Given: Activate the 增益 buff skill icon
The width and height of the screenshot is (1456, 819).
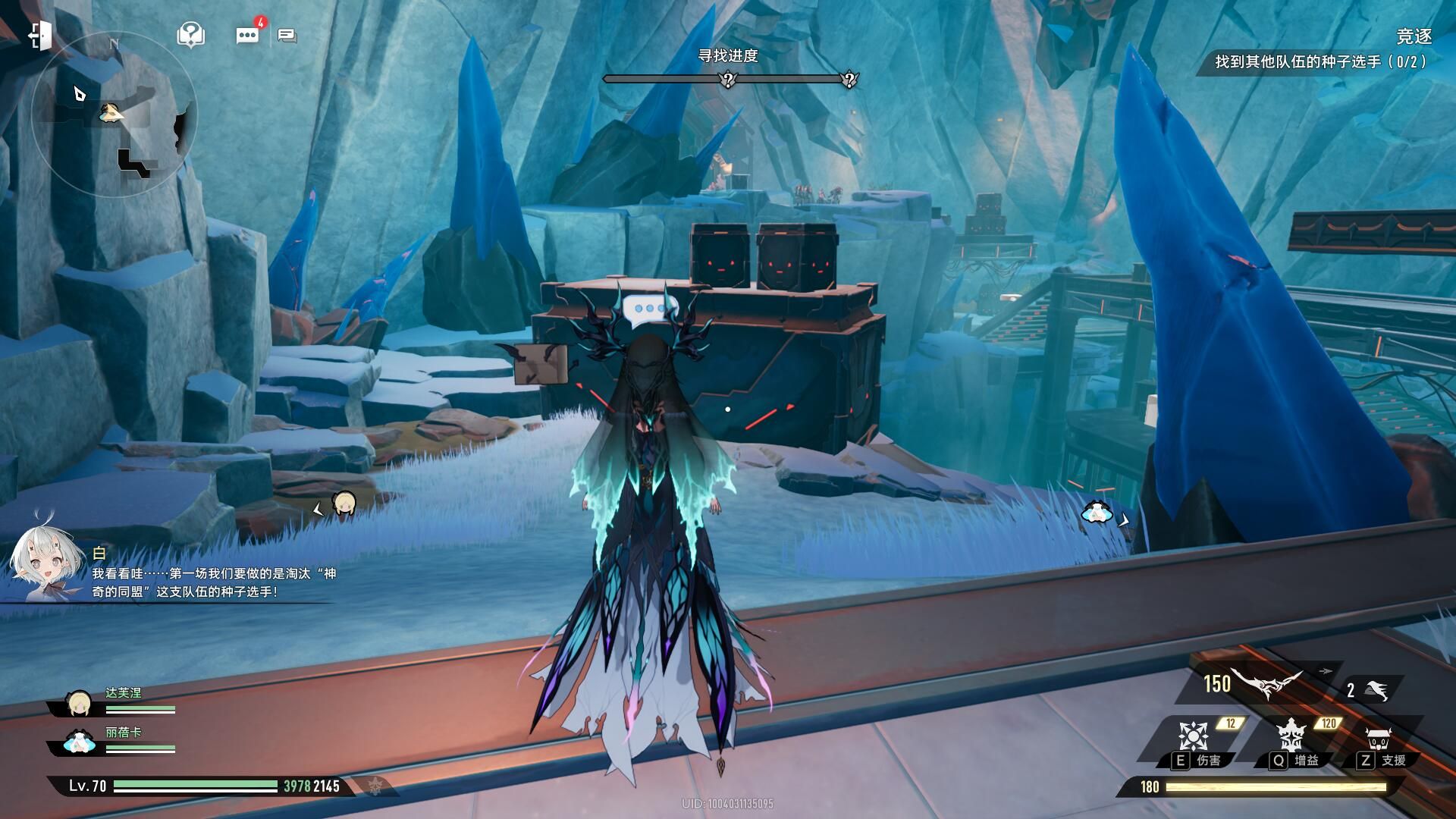Looking at the screenshot, I should pyautogui.click(x=1289, y=736).
